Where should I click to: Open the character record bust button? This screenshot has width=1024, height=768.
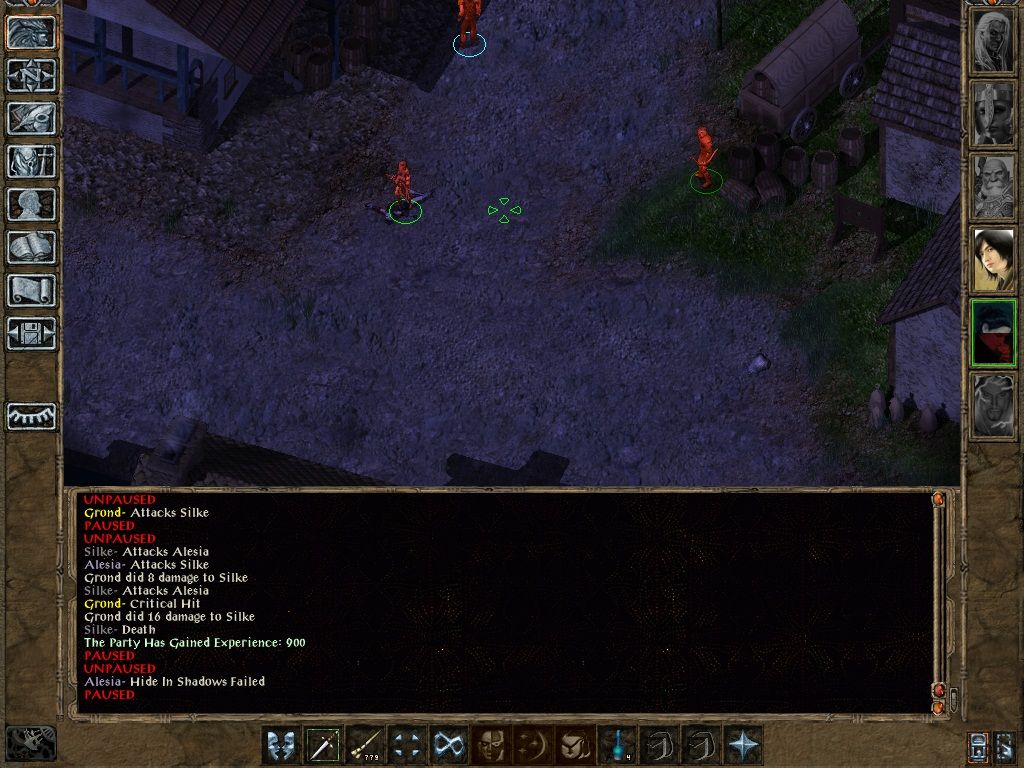pos(32,204)
